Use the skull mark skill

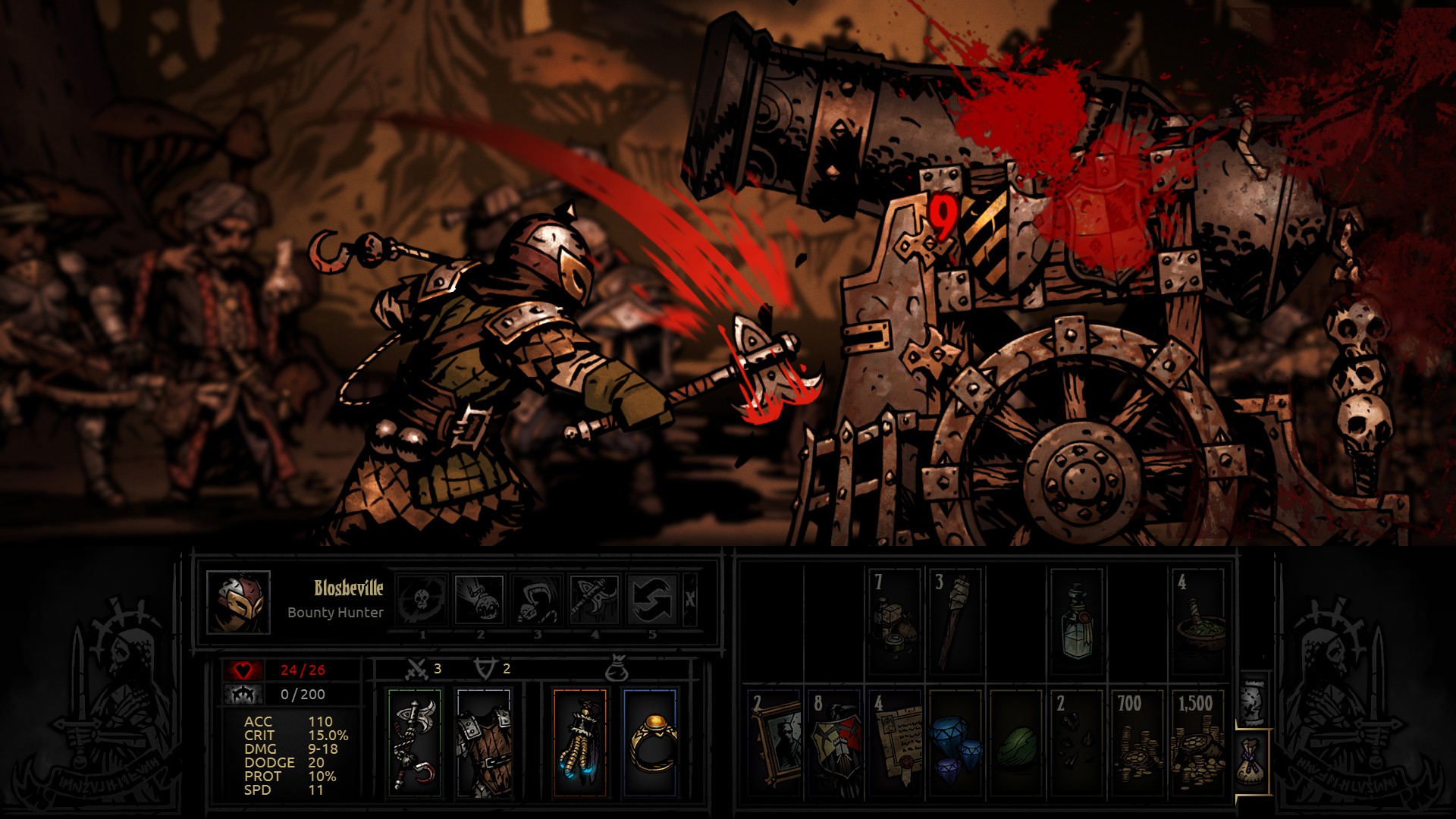(x=422, y=600)
